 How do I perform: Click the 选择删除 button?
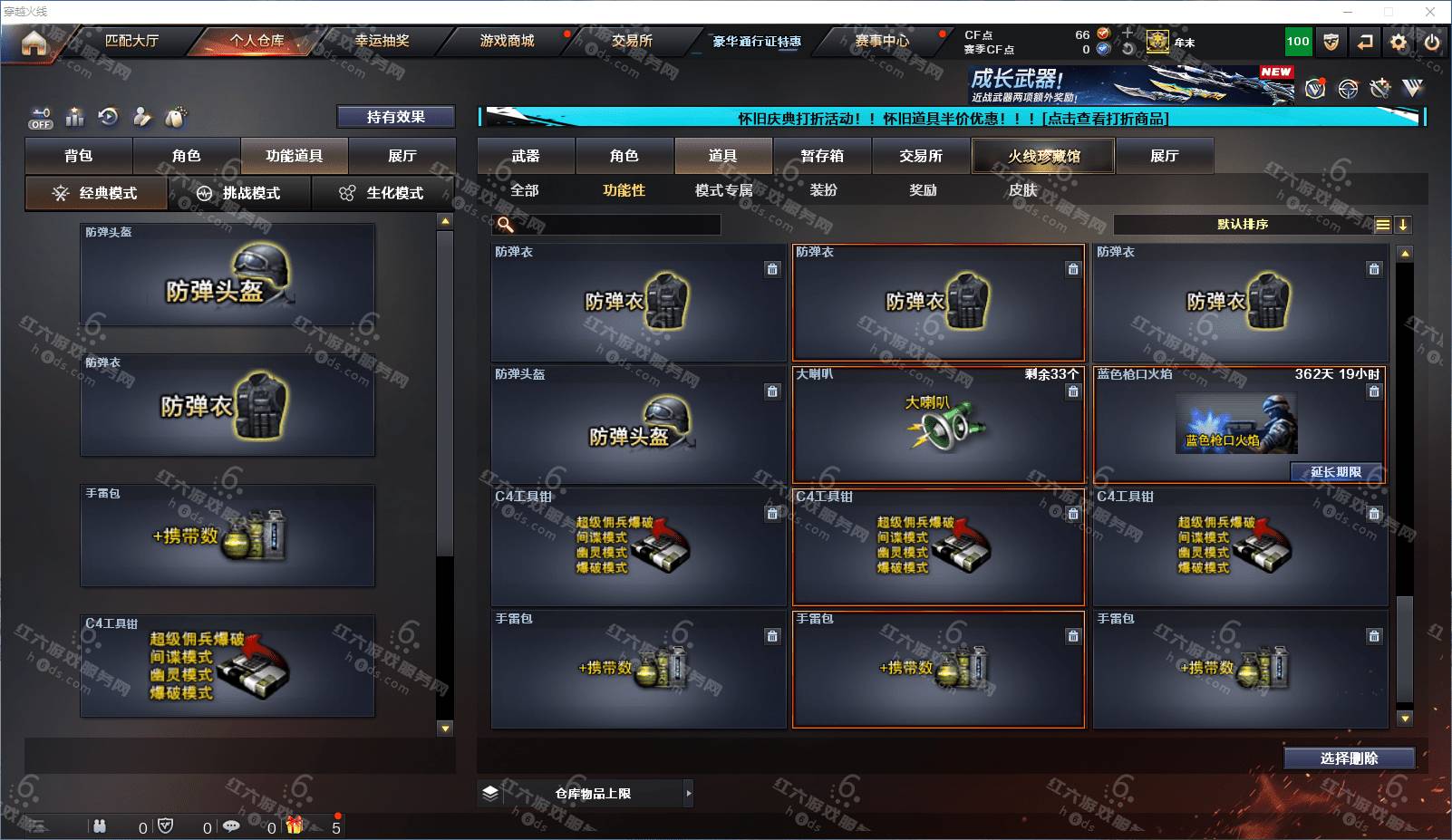pos(1349,758)
